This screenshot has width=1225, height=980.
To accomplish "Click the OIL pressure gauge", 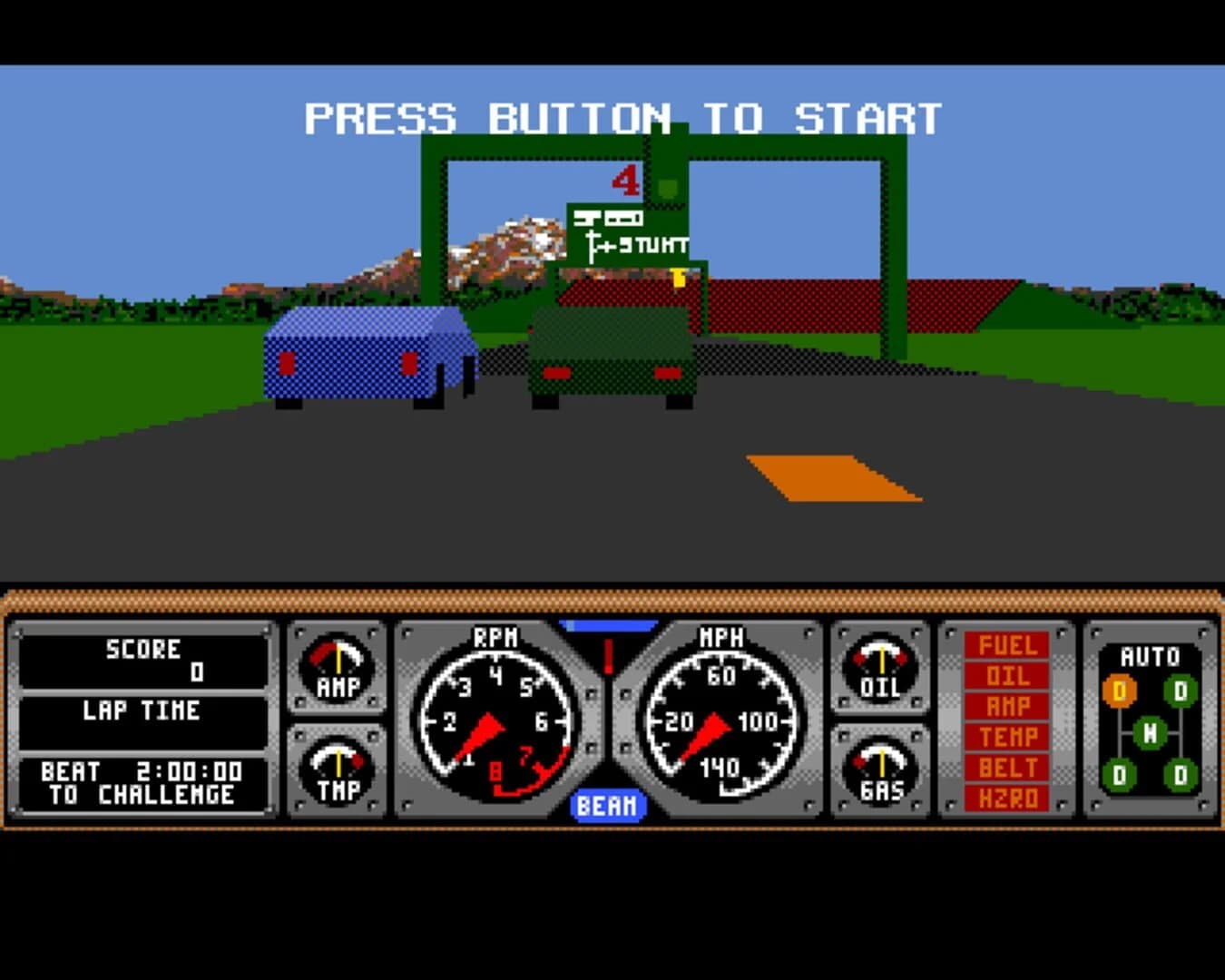I will [x=881, y=669].
